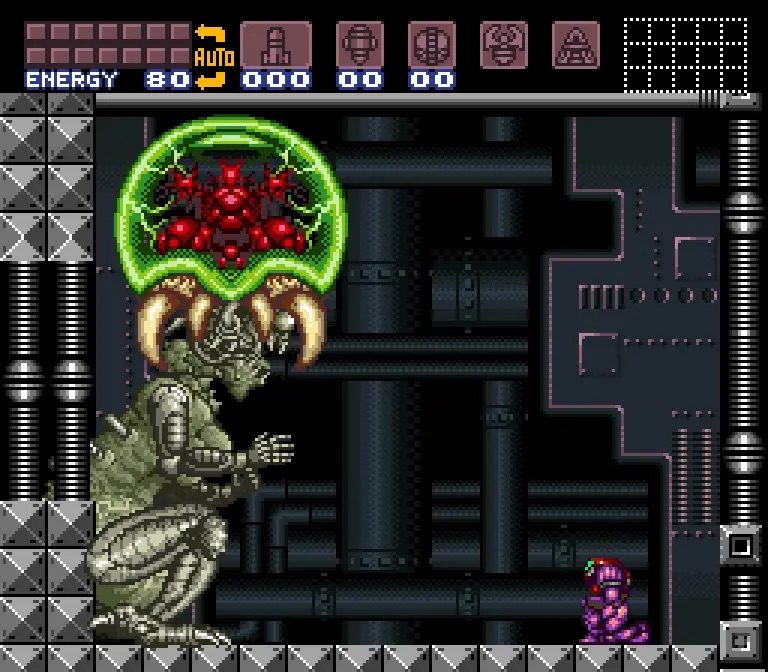The width and height of the screenshot is (768, 672).
Task: Select the missile weapon icon
Action: 275,45
